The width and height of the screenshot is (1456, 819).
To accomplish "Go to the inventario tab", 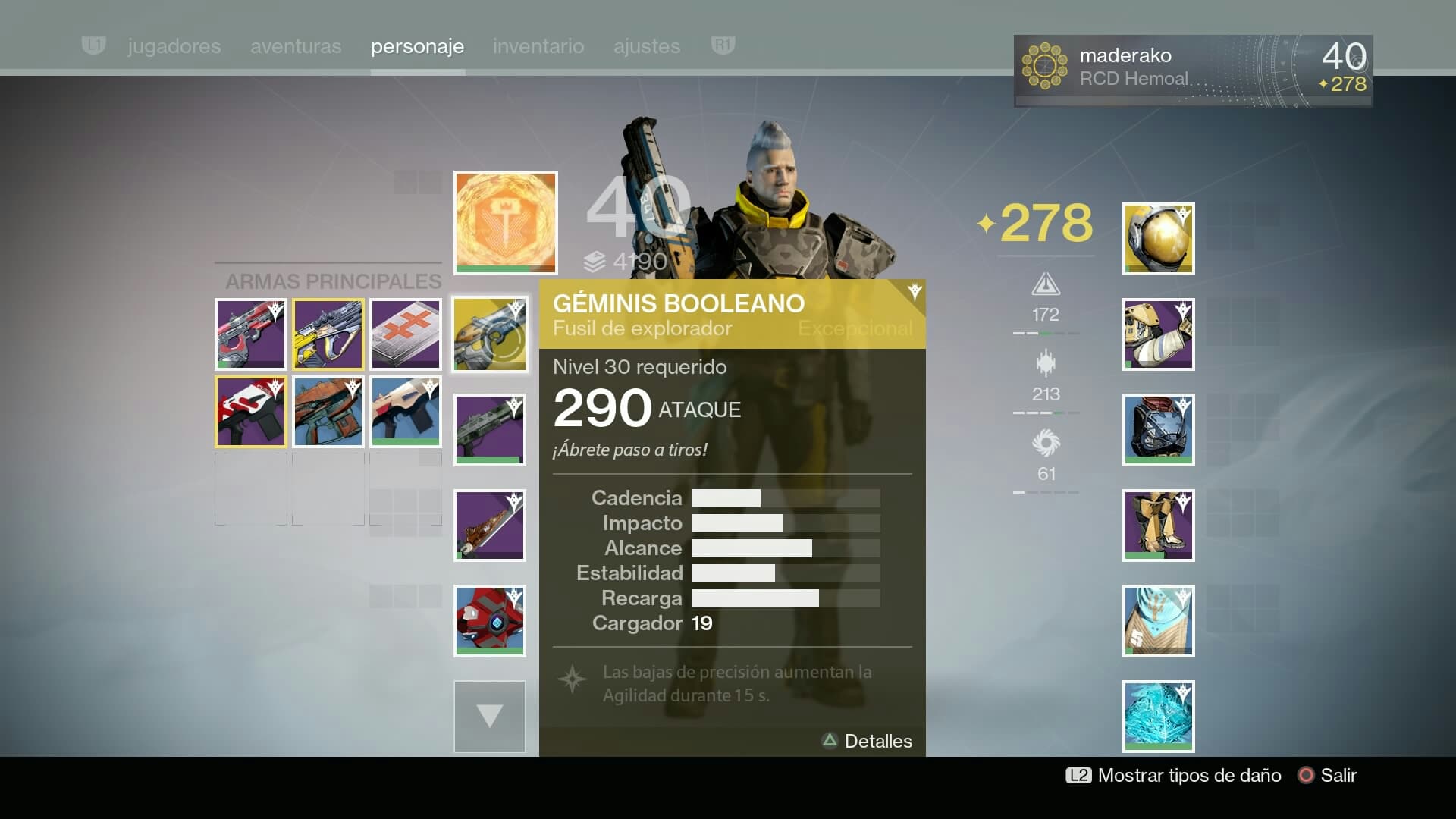I will [x=538, y=46].
